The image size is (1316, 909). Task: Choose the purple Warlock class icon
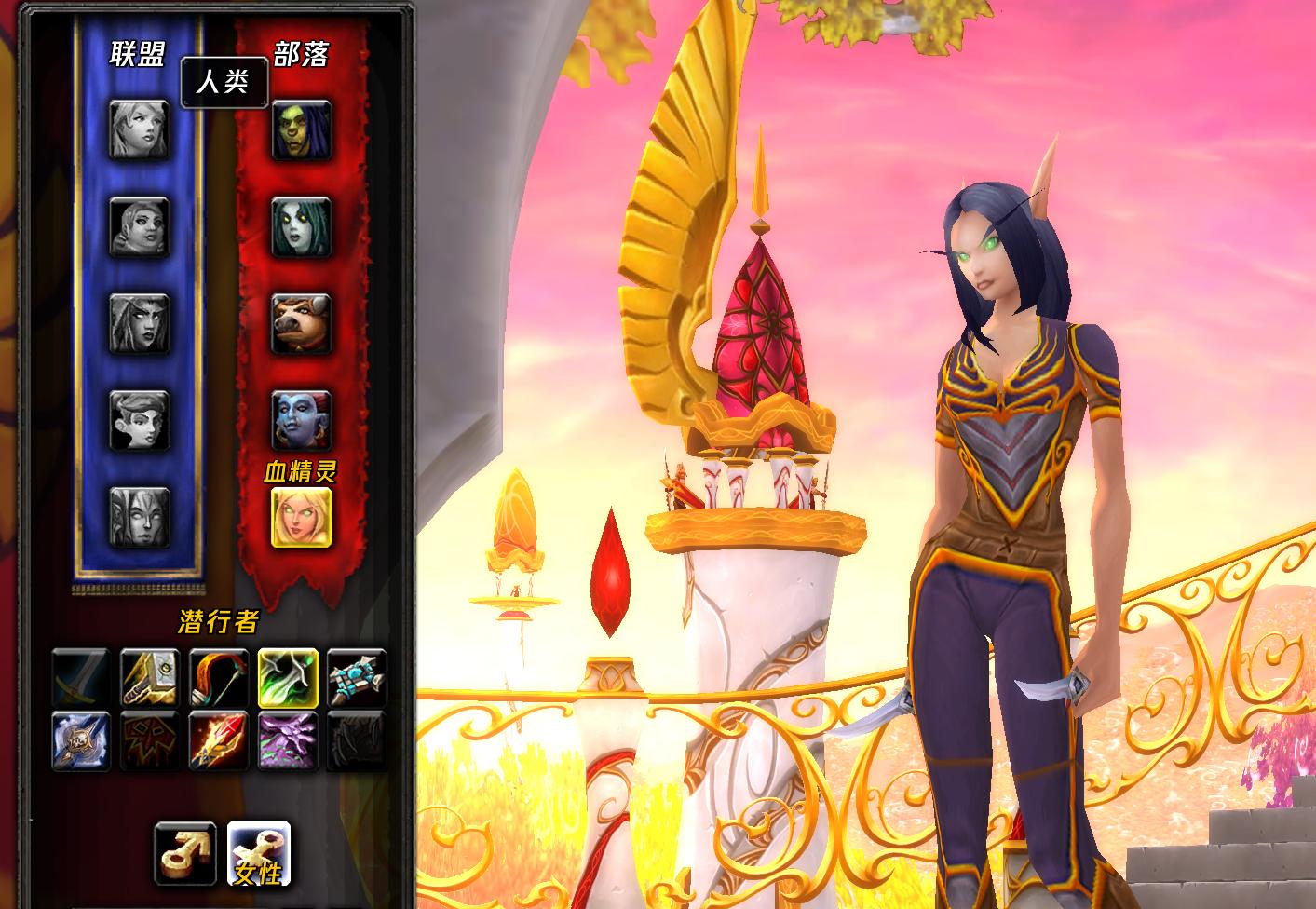(288, 740)
